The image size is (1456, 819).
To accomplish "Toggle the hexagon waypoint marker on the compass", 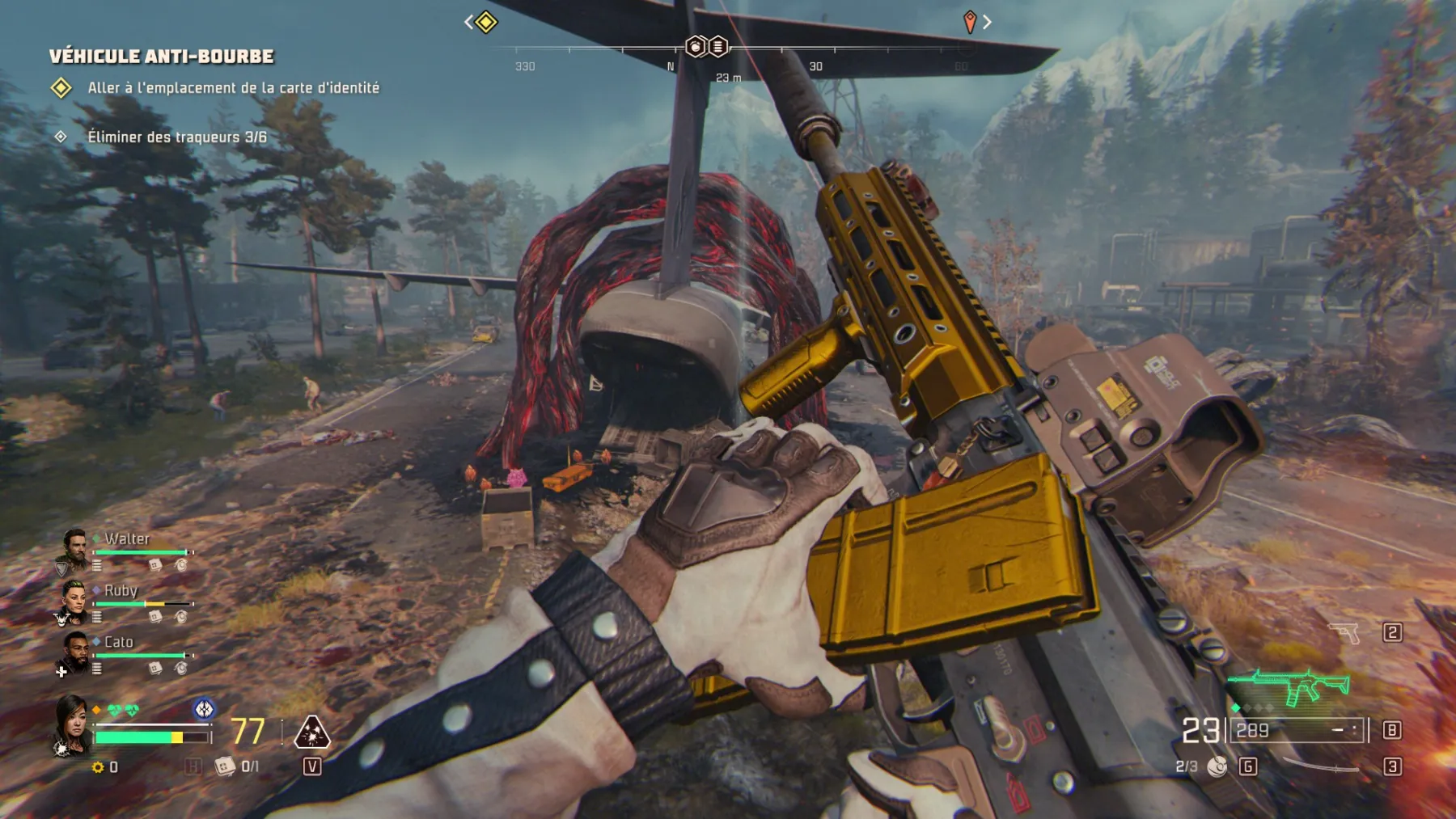I will (696, 47).
